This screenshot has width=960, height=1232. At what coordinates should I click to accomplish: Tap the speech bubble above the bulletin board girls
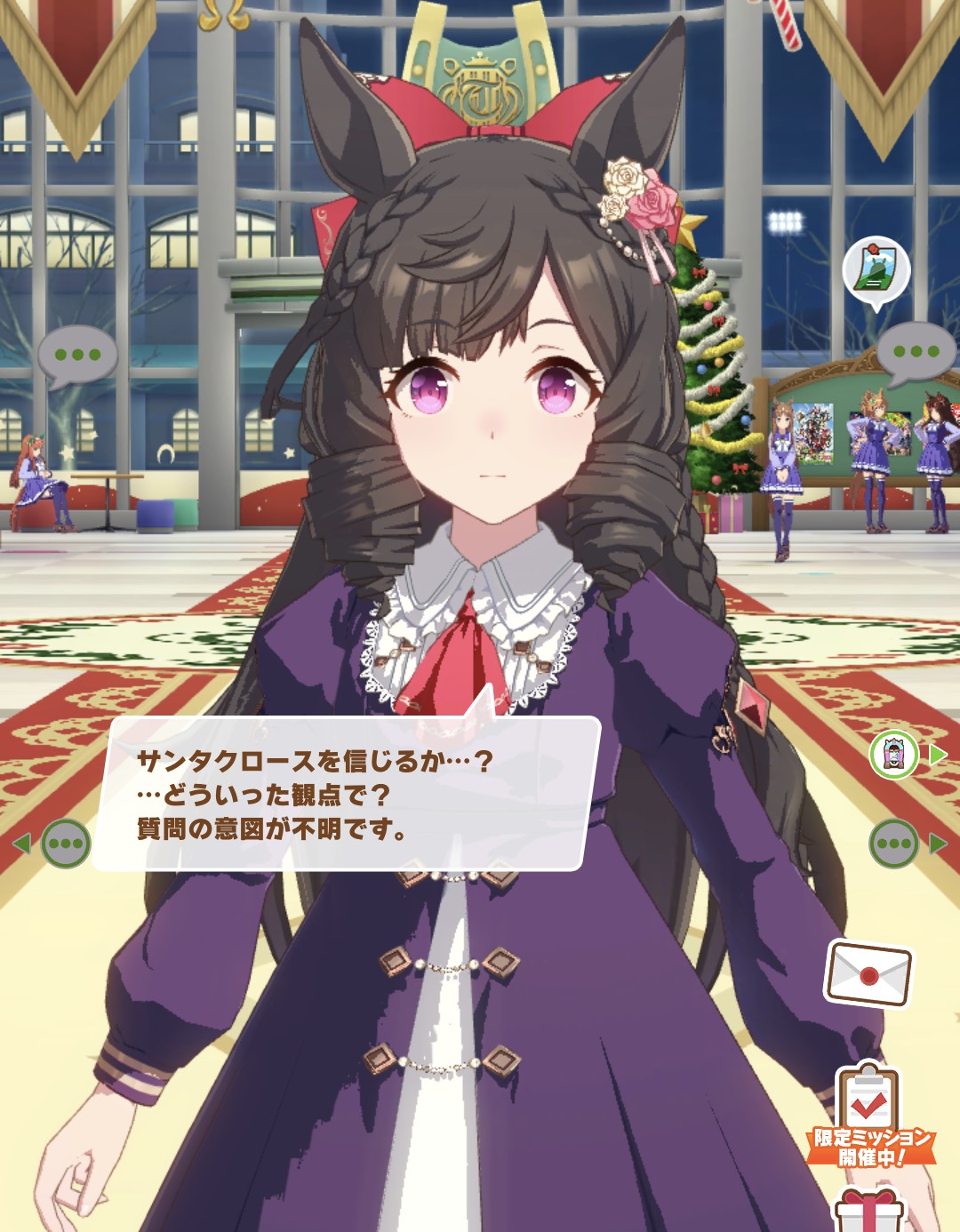coord(916,352)
